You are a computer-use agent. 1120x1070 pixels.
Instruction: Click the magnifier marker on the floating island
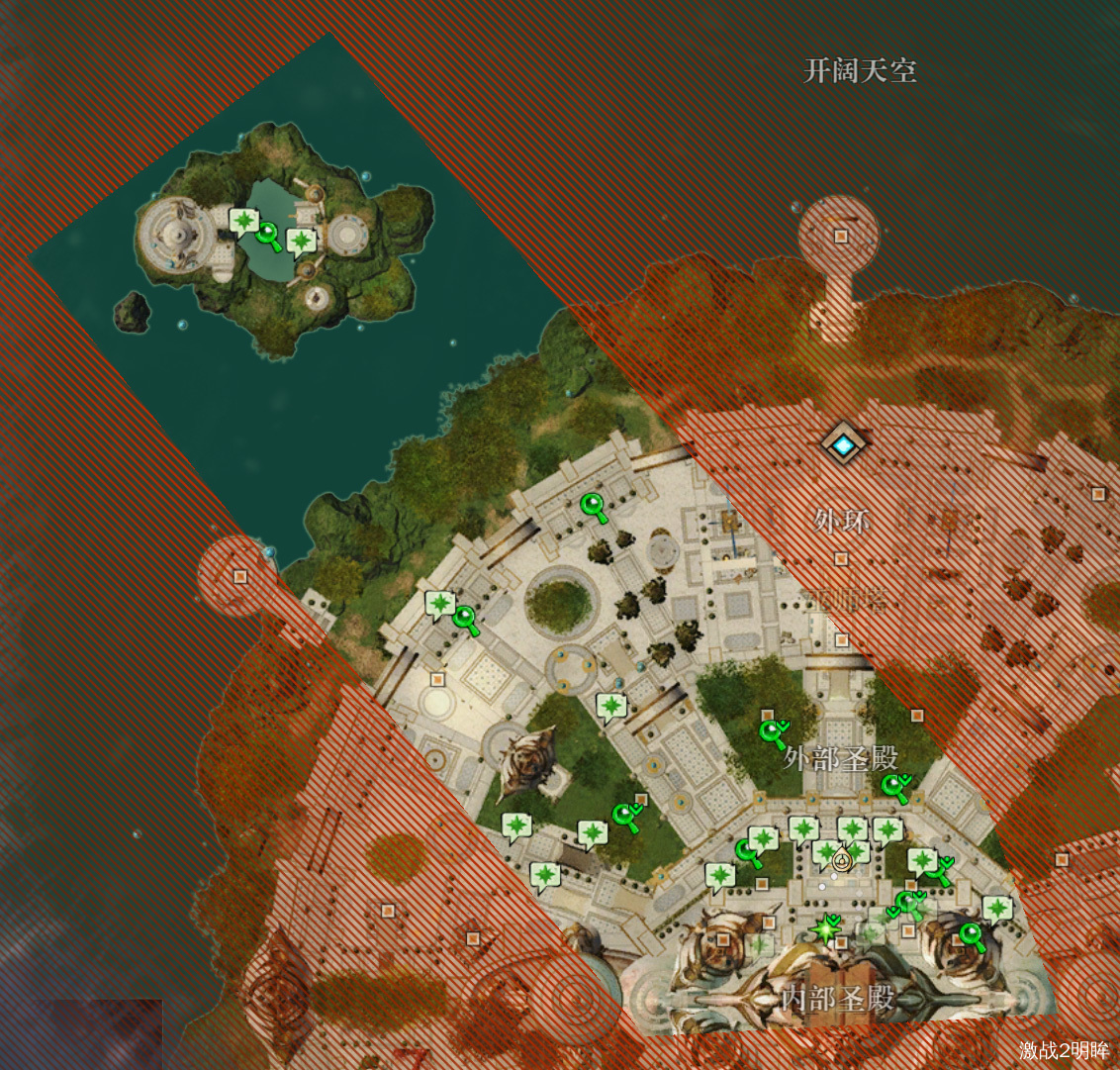tap(268, 236)
